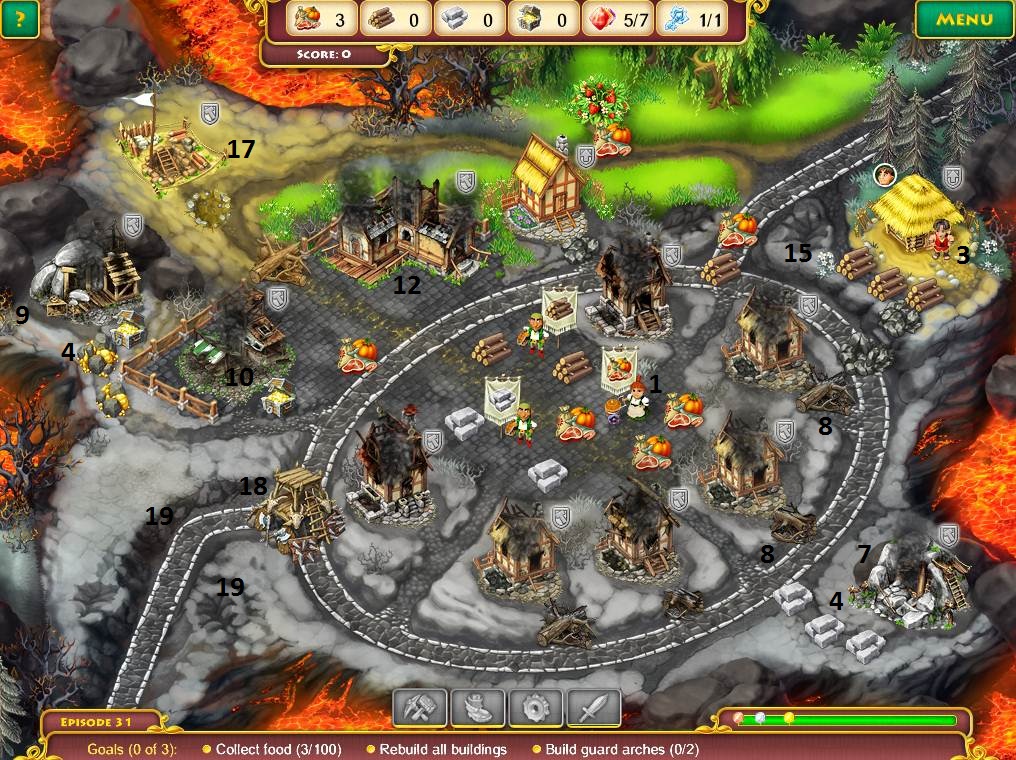Open help with the question mark button

(20, 19)
